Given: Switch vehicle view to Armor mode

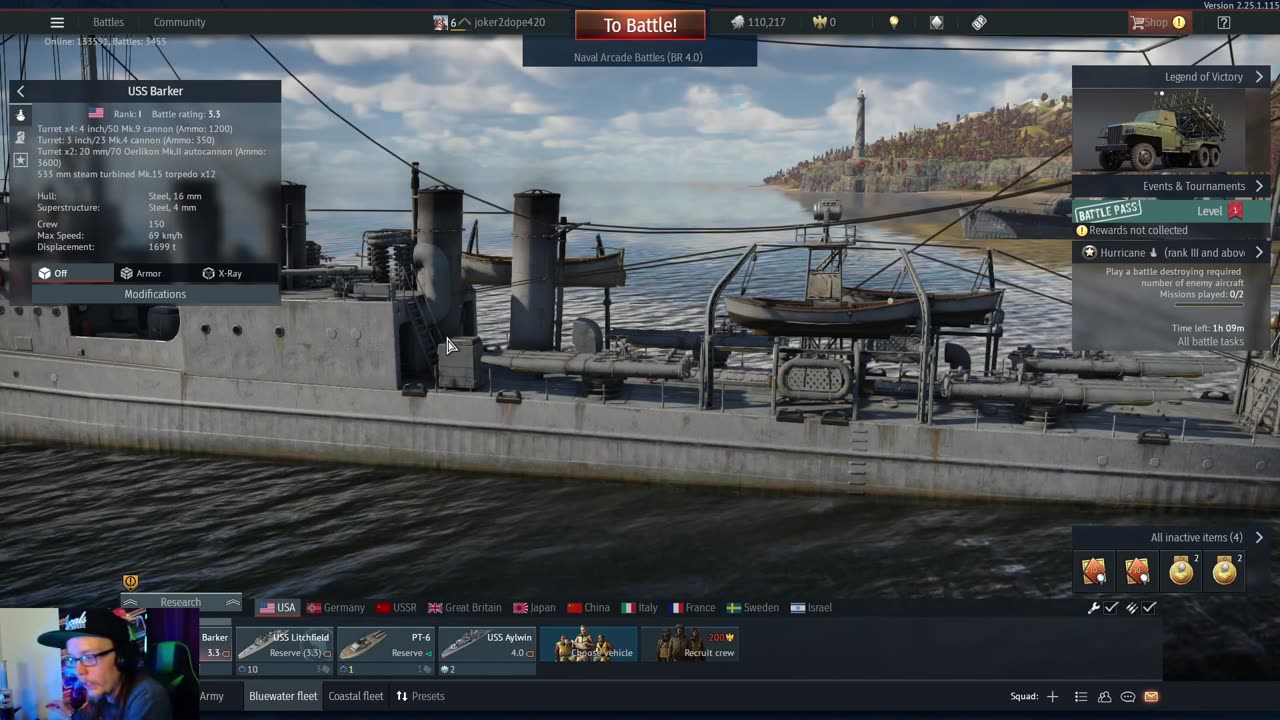Looking at the screenshot, I should 141,273.
